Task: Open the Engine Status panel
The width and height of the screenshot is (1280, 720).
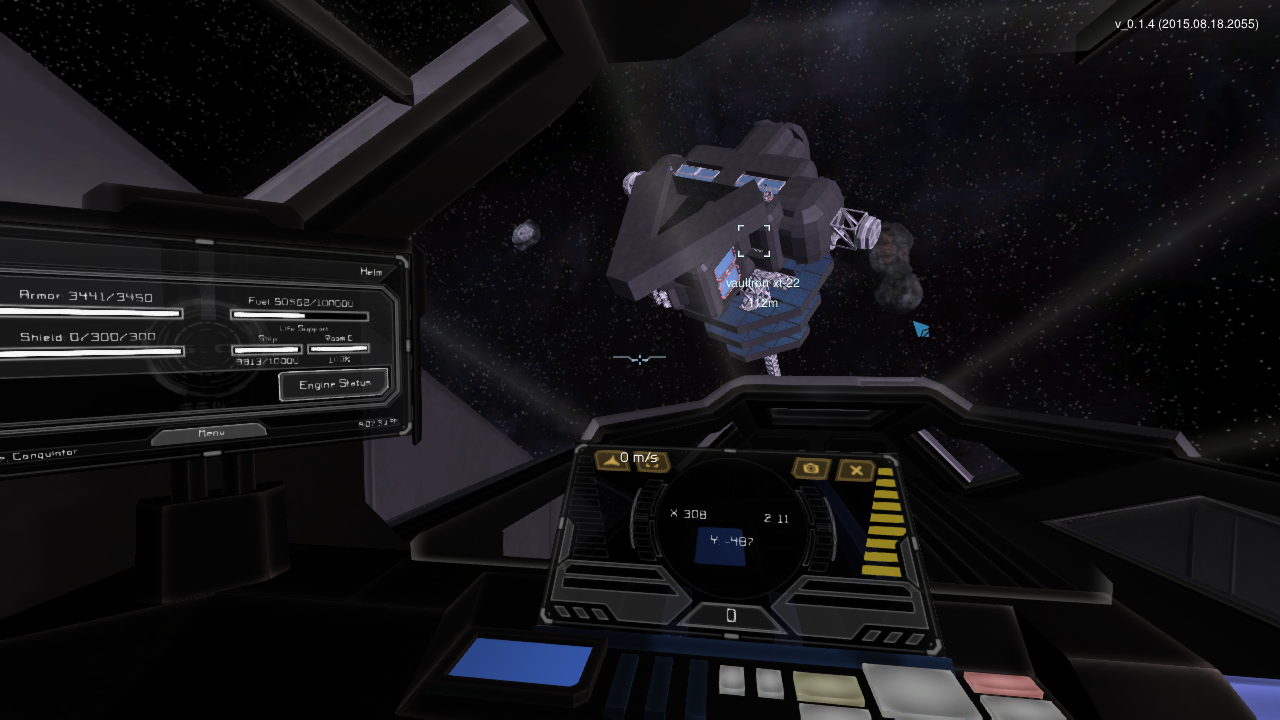Action: coord(333,384)
